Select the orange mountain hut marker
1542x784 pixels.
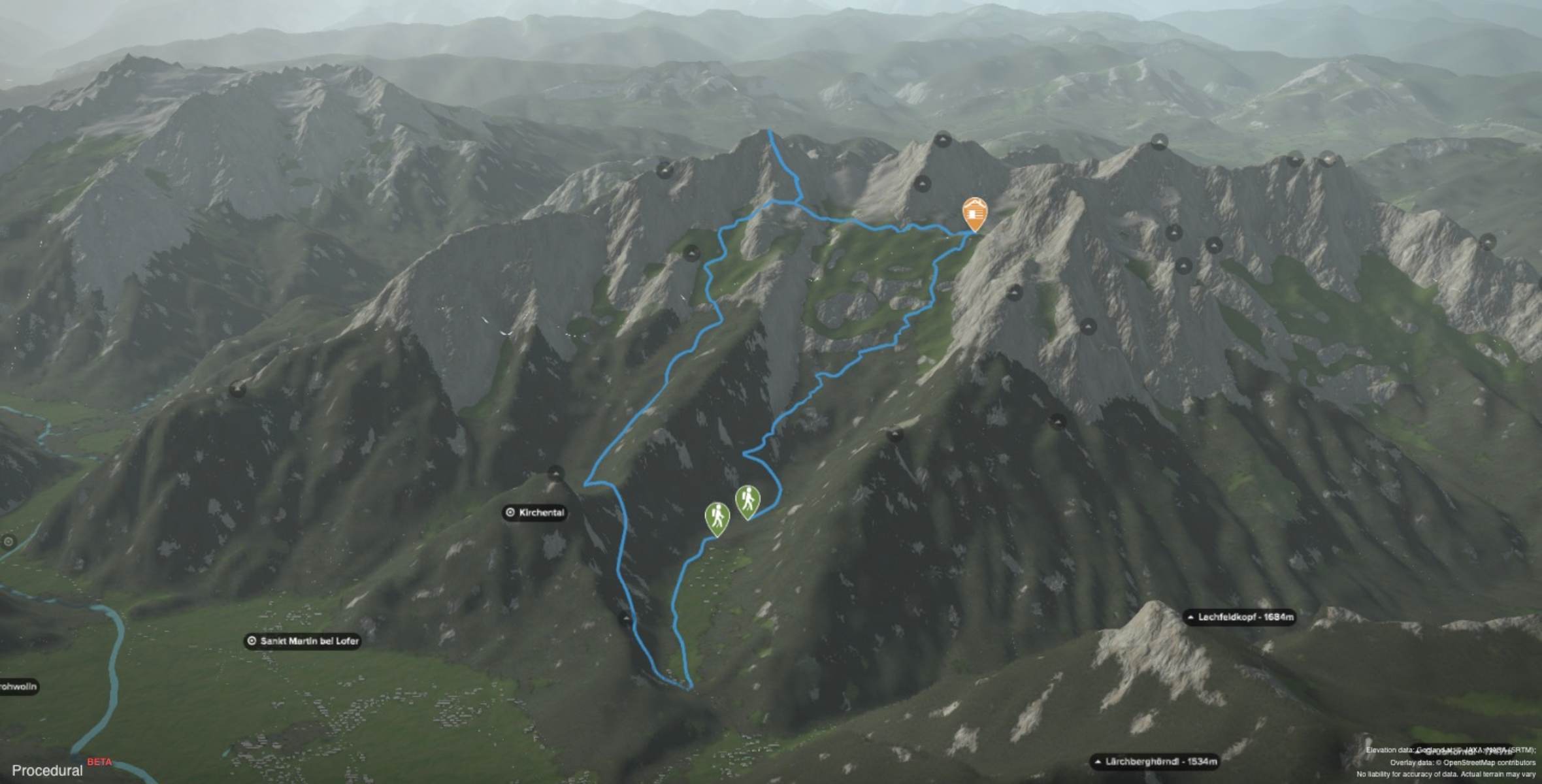tap(974, 213)
